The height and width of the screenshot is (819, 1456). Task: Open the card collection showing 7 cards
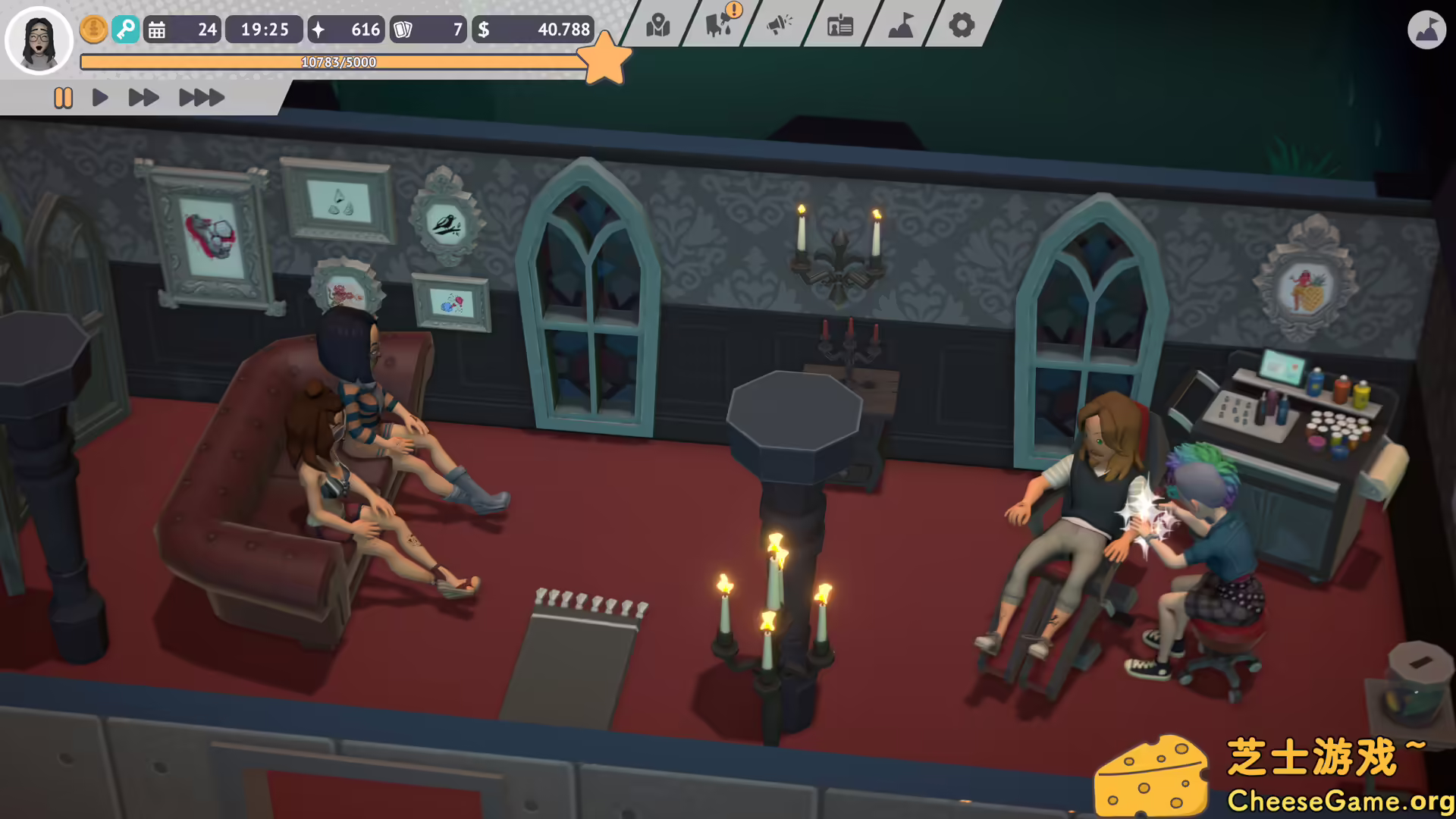428,30
